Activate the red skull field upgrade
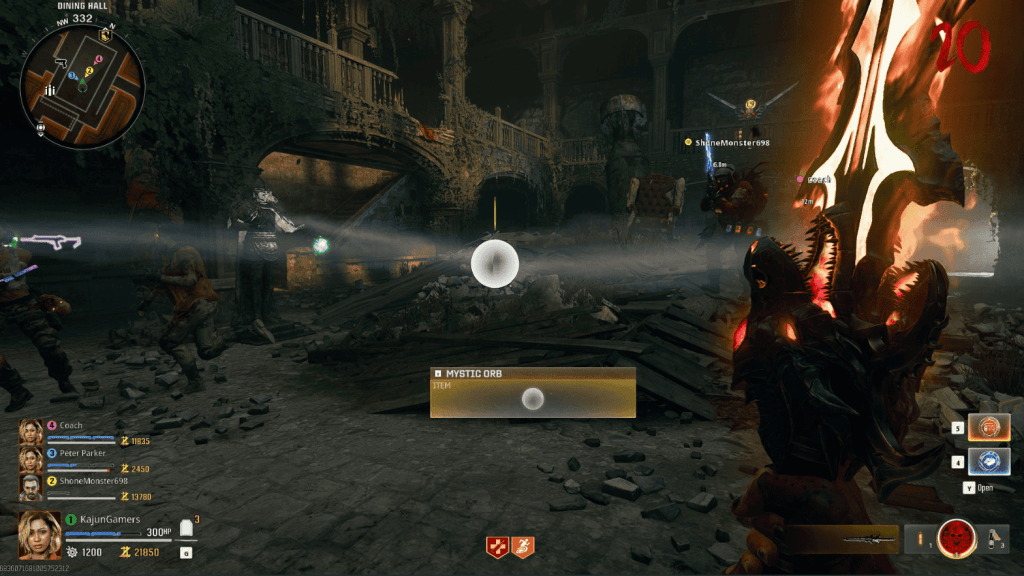 coord(957,540)
